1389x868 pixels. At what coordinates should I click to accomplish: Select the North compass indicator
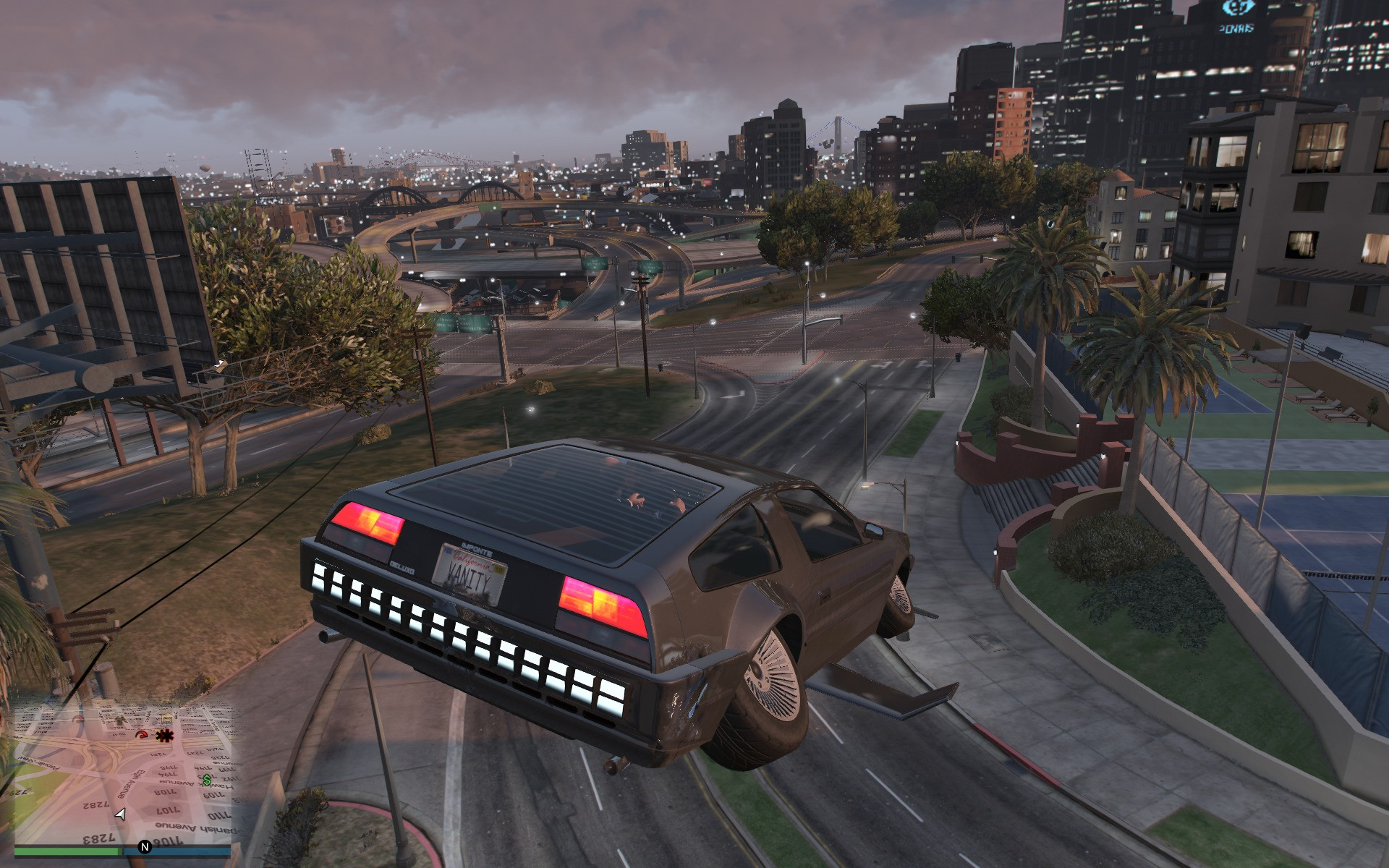(x=145, y=847)
